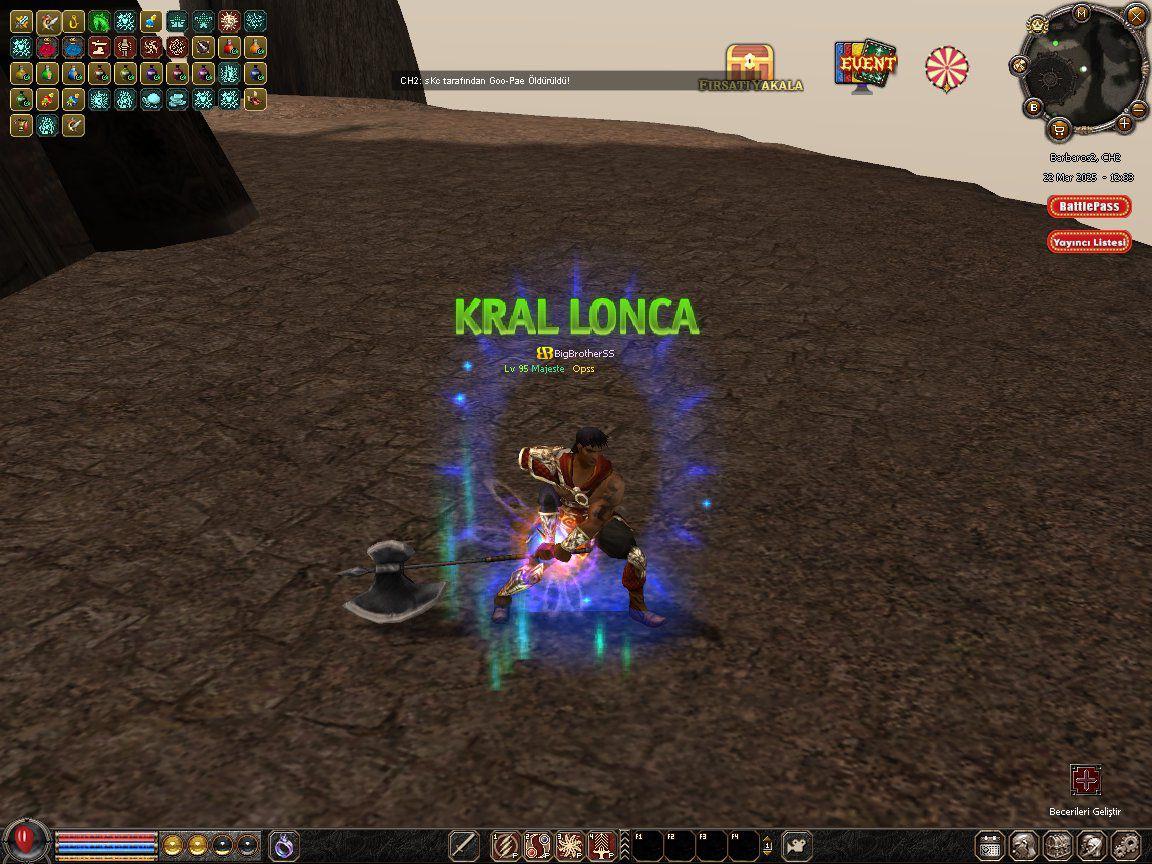Click the minimap's B button

[x=1033, y=108]
